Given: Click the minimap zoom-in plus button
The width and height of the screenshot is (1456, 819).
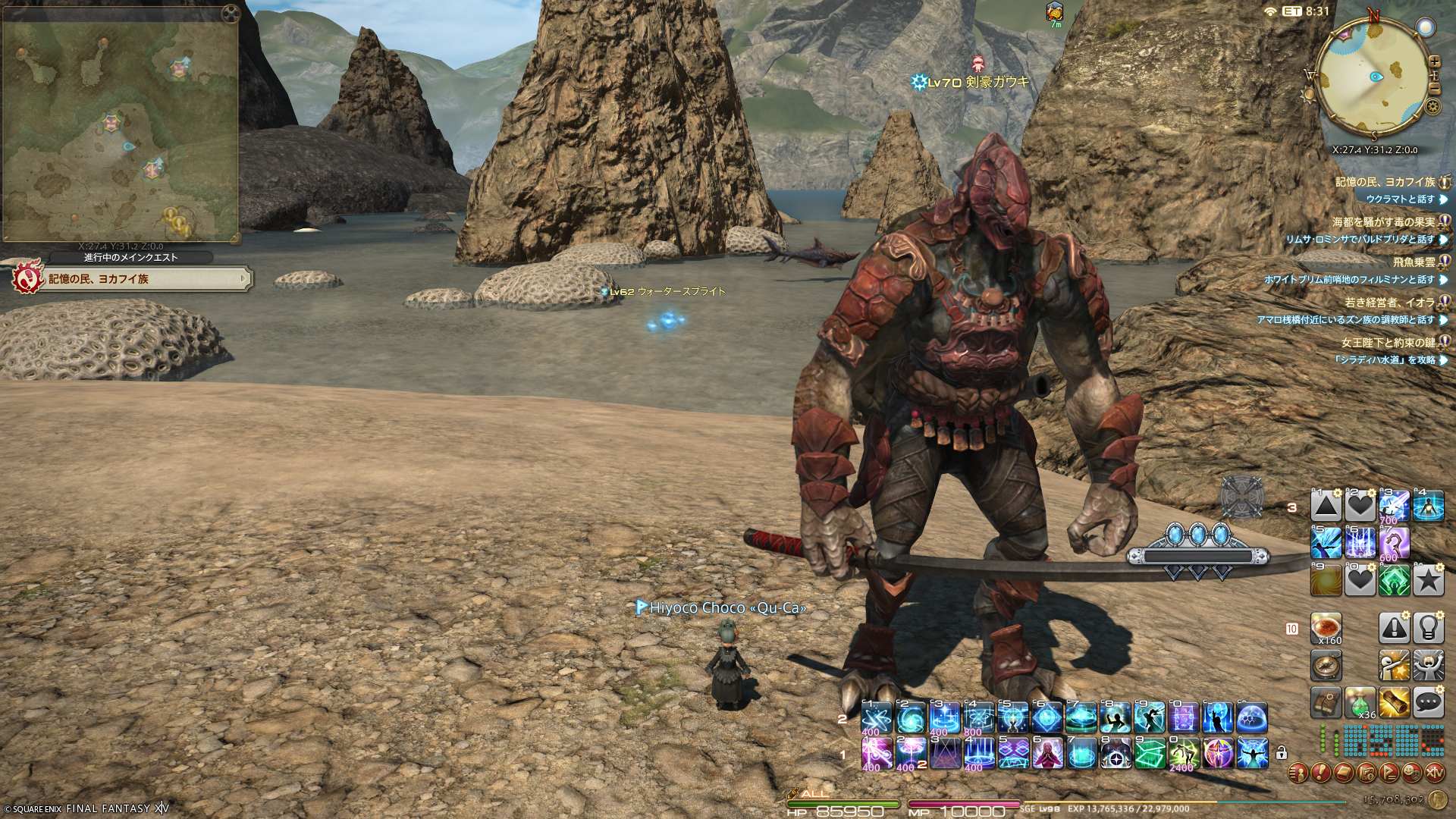Looking at the screenshot, I should click(x=1434, y=62).
